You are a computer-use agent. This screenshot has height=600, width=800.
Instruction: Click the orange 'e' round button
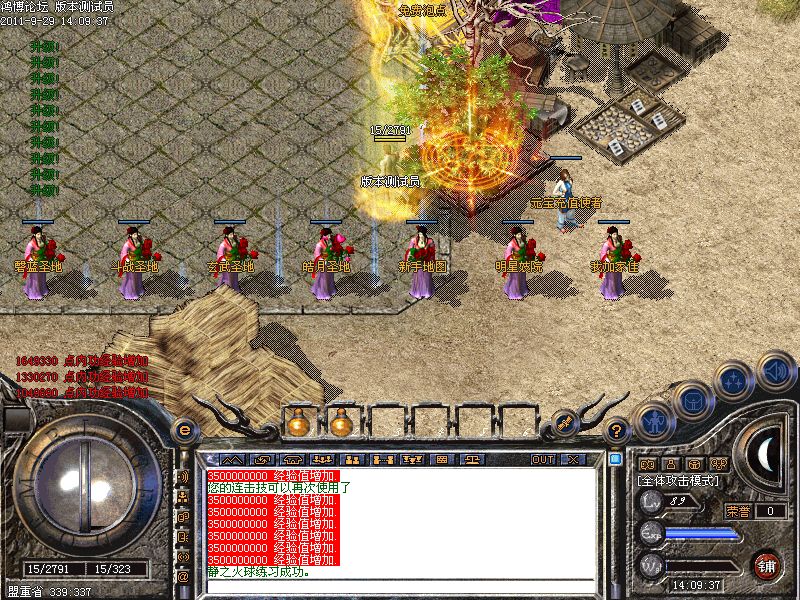click(x=184, y=430)
